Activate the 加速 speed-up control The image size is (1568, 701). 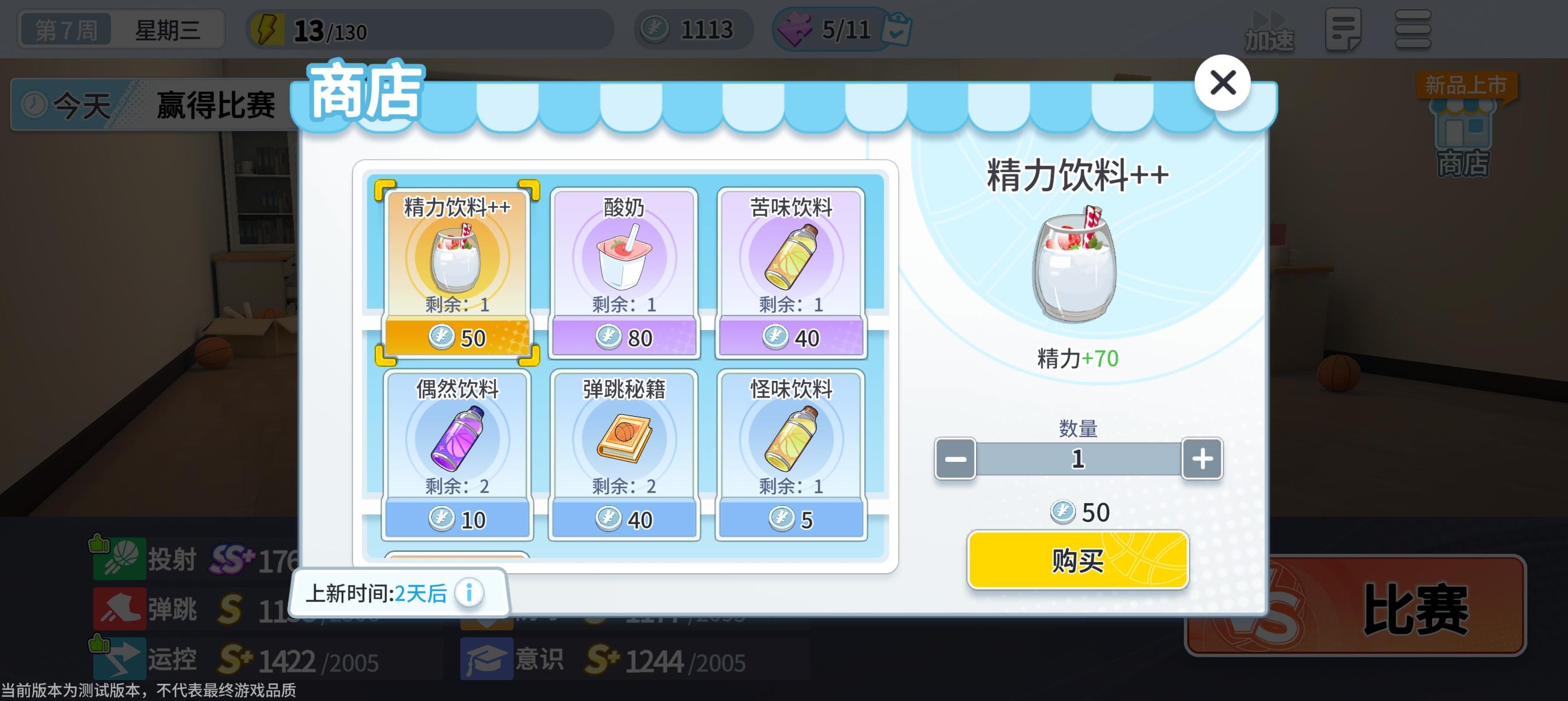point(1269,29)
